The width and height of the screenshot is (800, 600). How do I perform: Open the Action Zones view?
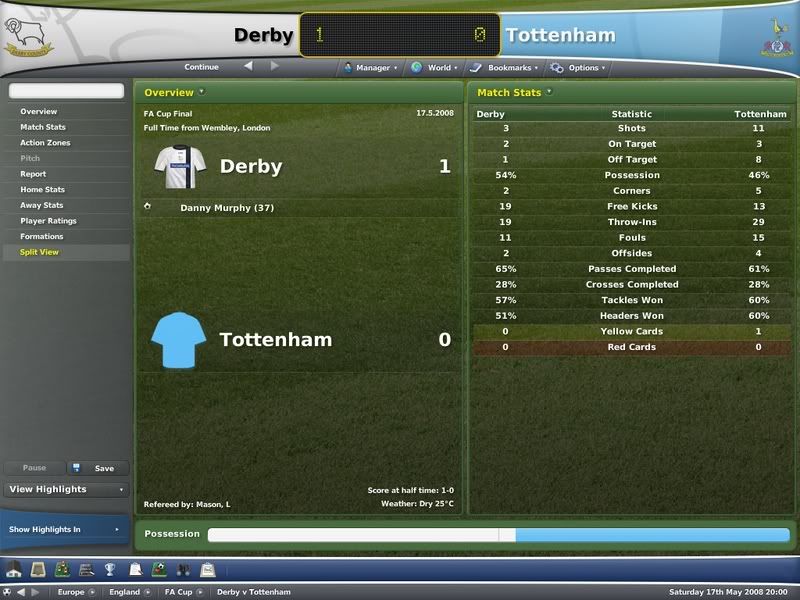(45, 143)
